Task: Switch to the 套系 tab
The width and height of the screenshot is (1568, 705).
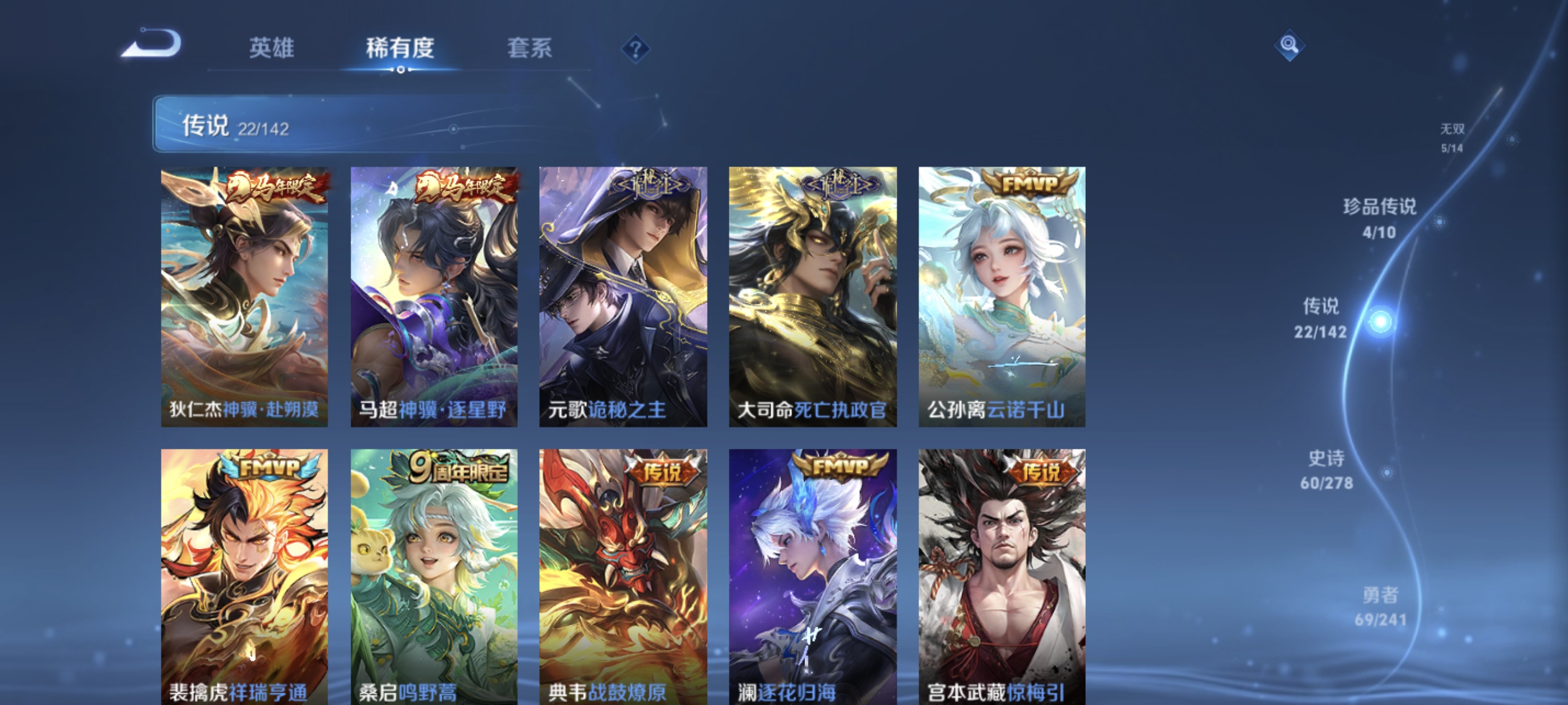Action: tap(530, 50)
